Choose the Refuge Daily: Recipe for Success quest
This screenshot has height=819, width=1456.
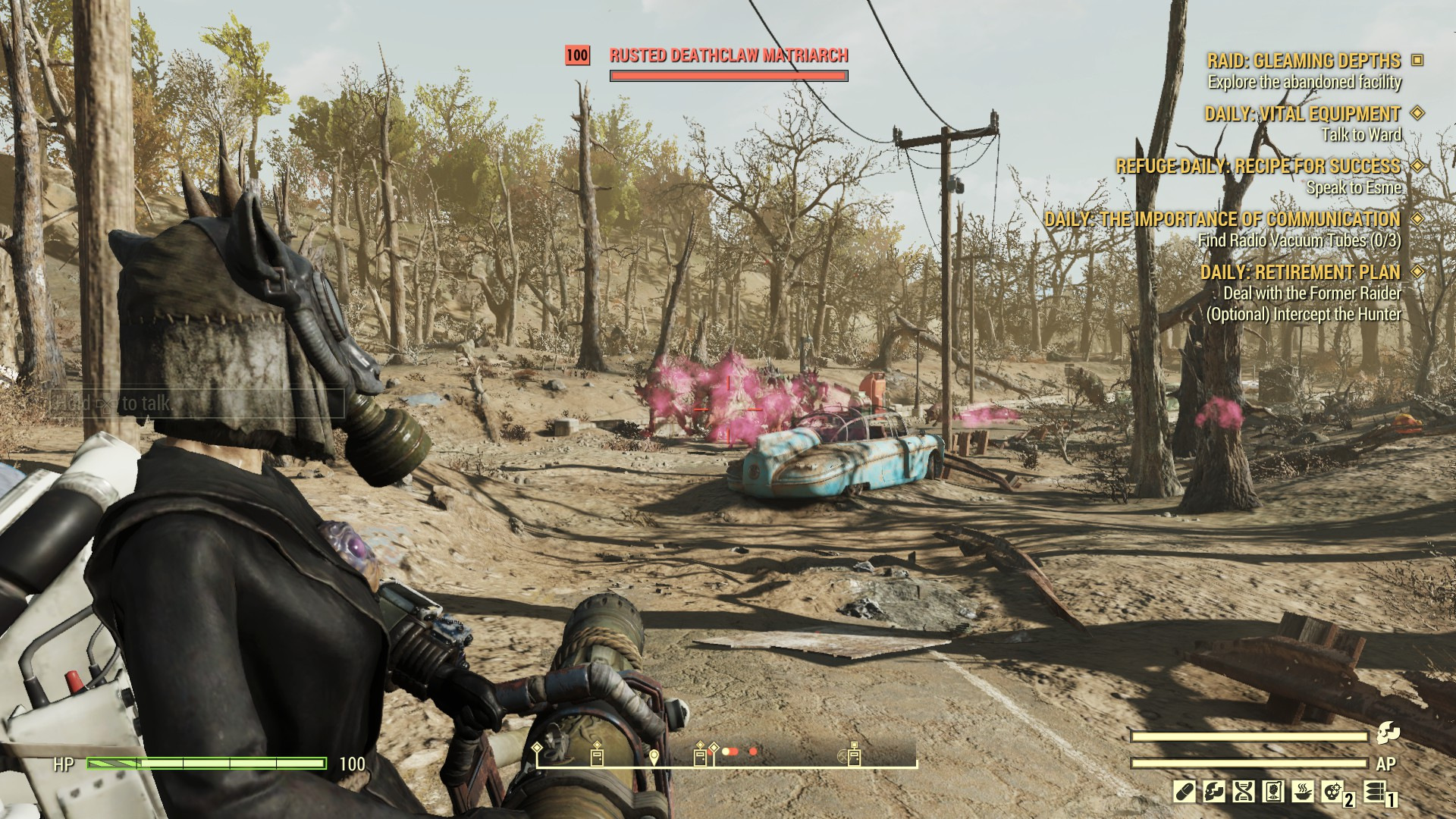(1258, 166)
